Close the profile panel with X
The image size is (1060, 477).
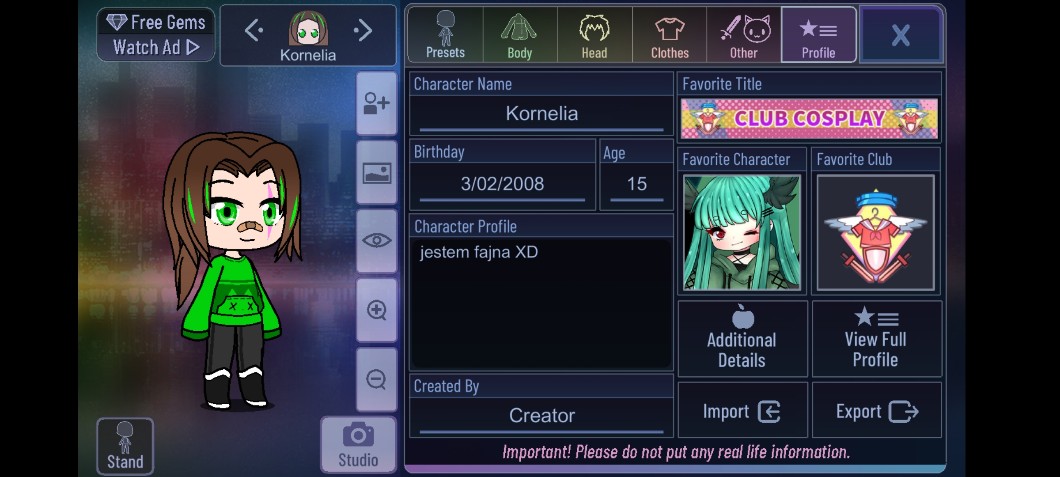click(x=900, y=35)
